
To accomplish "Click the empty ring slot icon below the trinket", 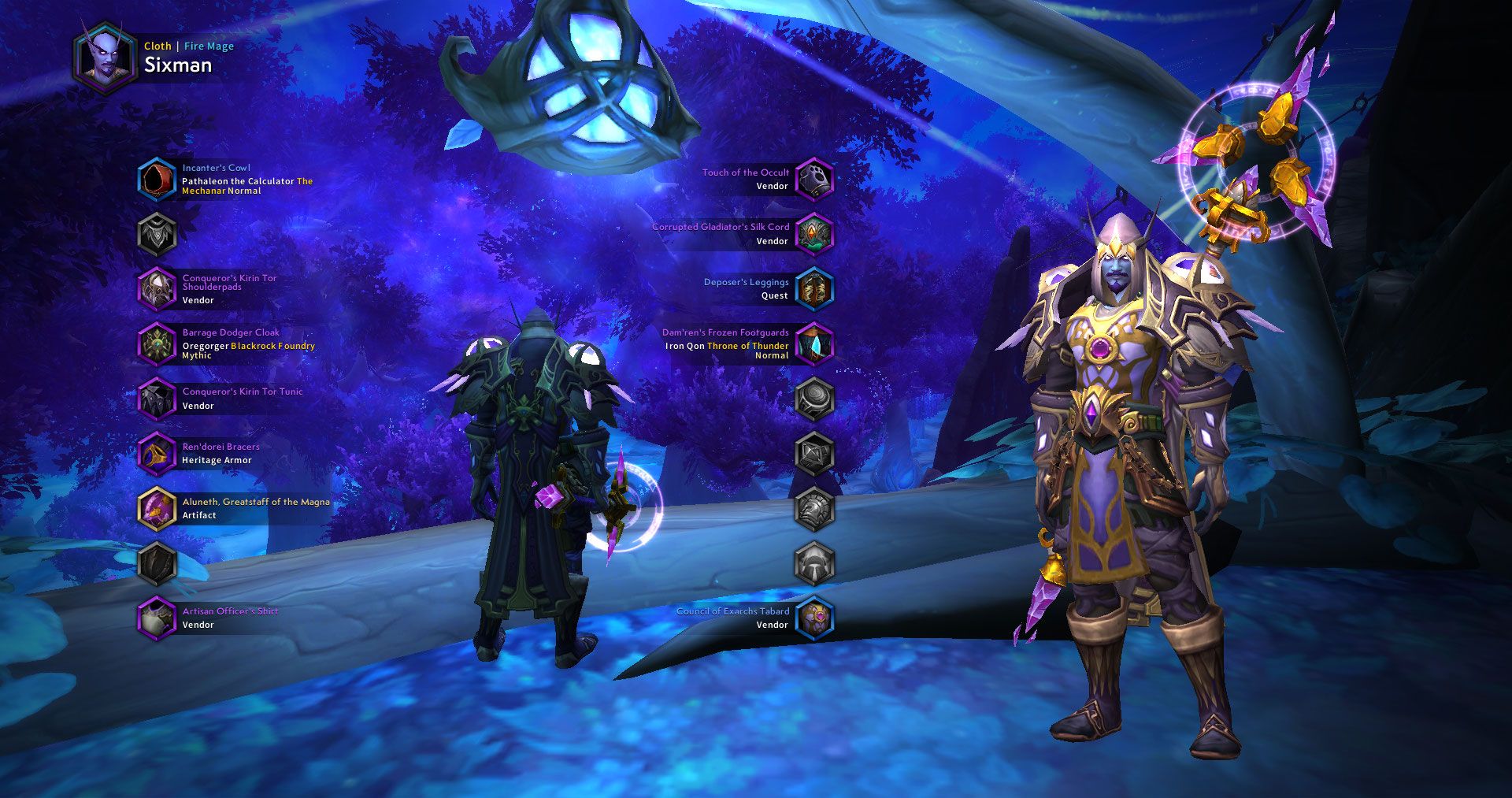I will pos(815,398).
